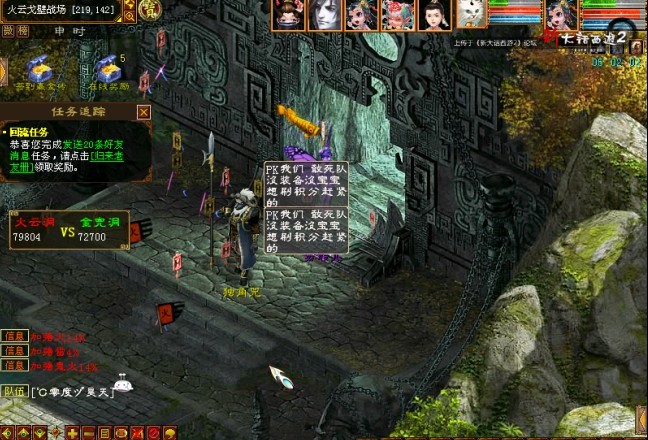Click the top 信息 message tag

(x=14, y=337)
